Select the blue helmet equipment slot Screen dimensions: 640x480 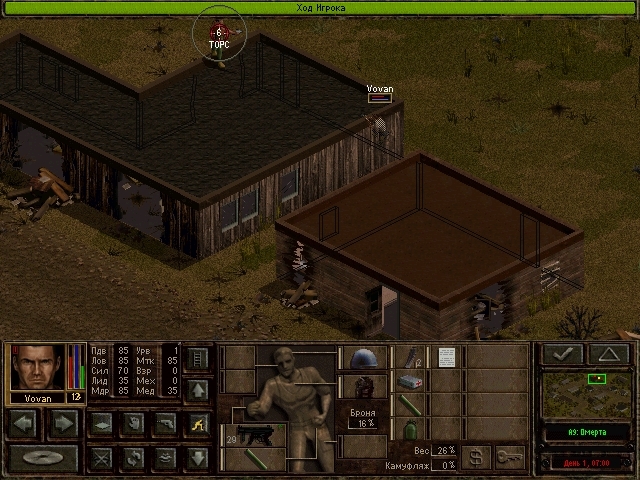[x=364, y=358]
